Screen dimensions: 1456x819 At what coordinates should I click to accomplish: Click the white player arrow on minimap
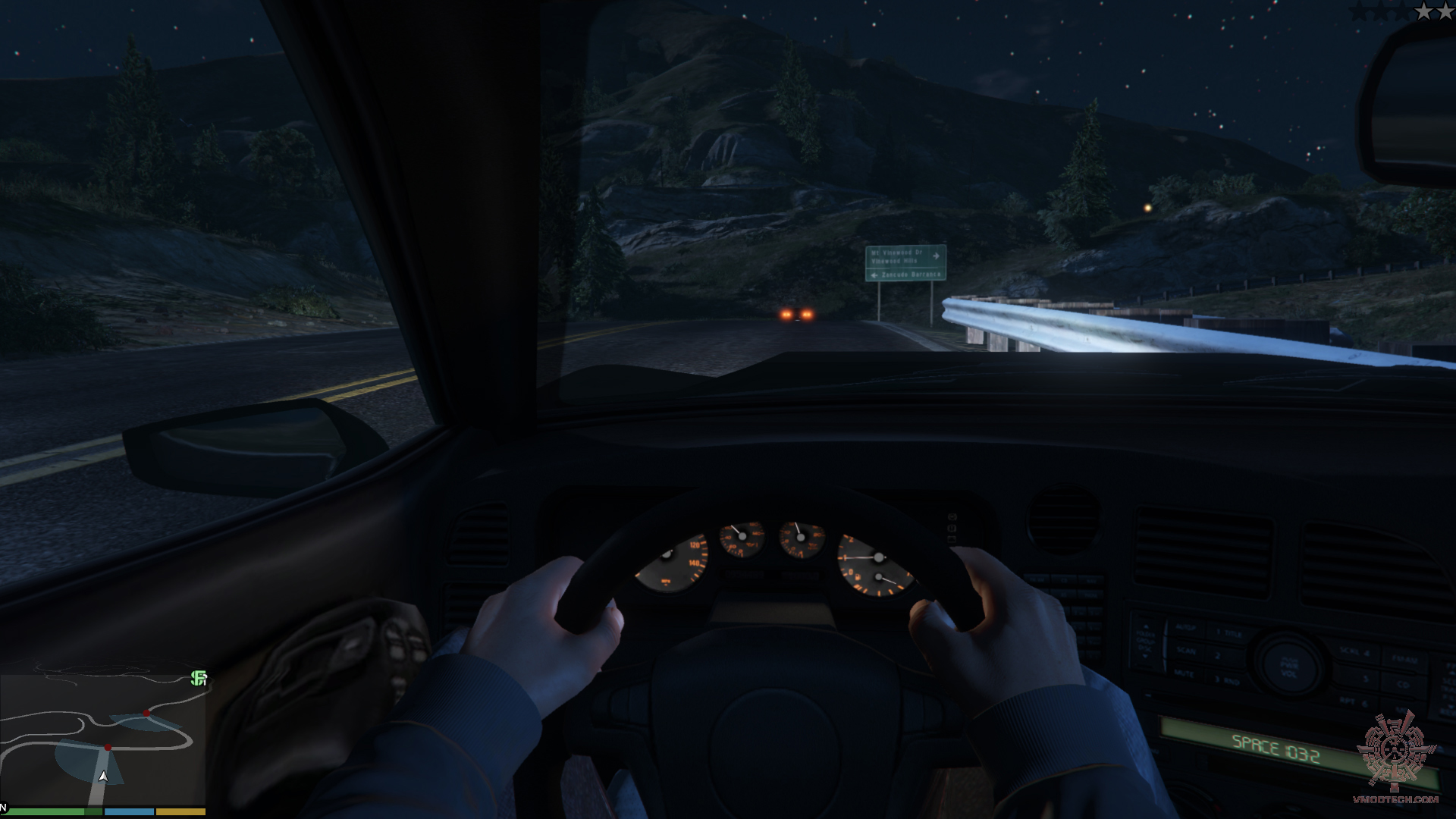pos(103,777)
